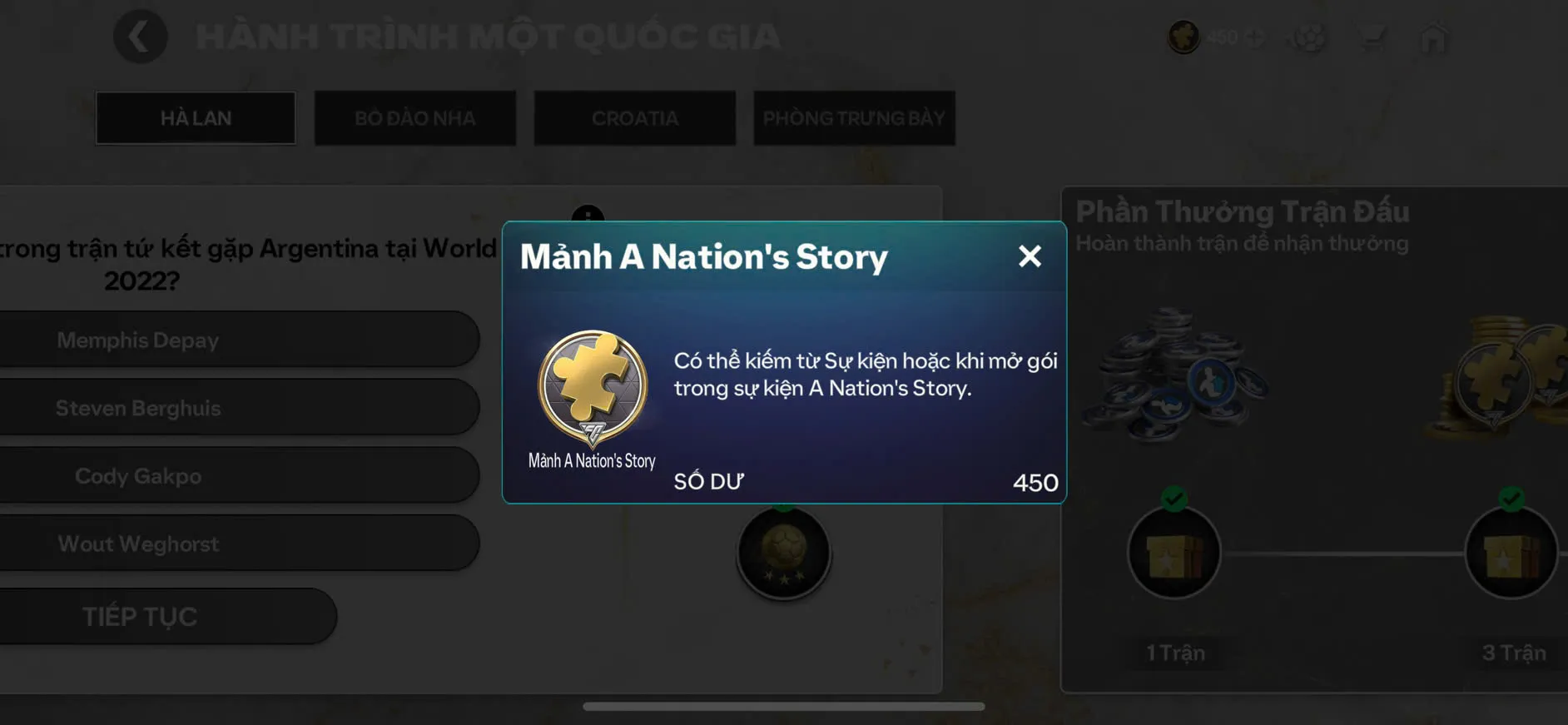
Task: Open the 1 Trận reward chest
Action: pyautogui.click(x=1174, y=554)
